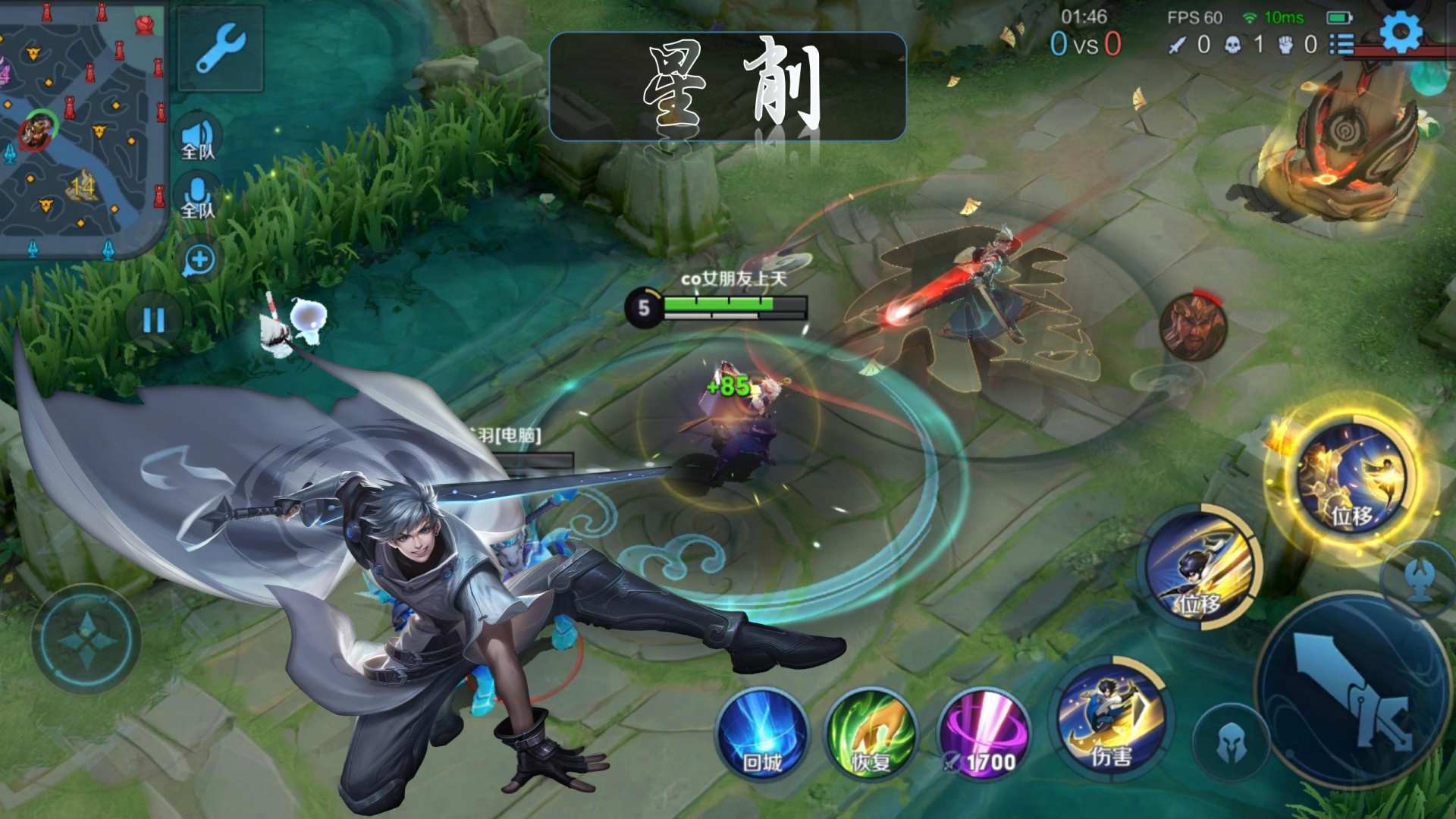Activate the 回城 recall spell
Screen dimensions: 1456x819
(761, 733)
